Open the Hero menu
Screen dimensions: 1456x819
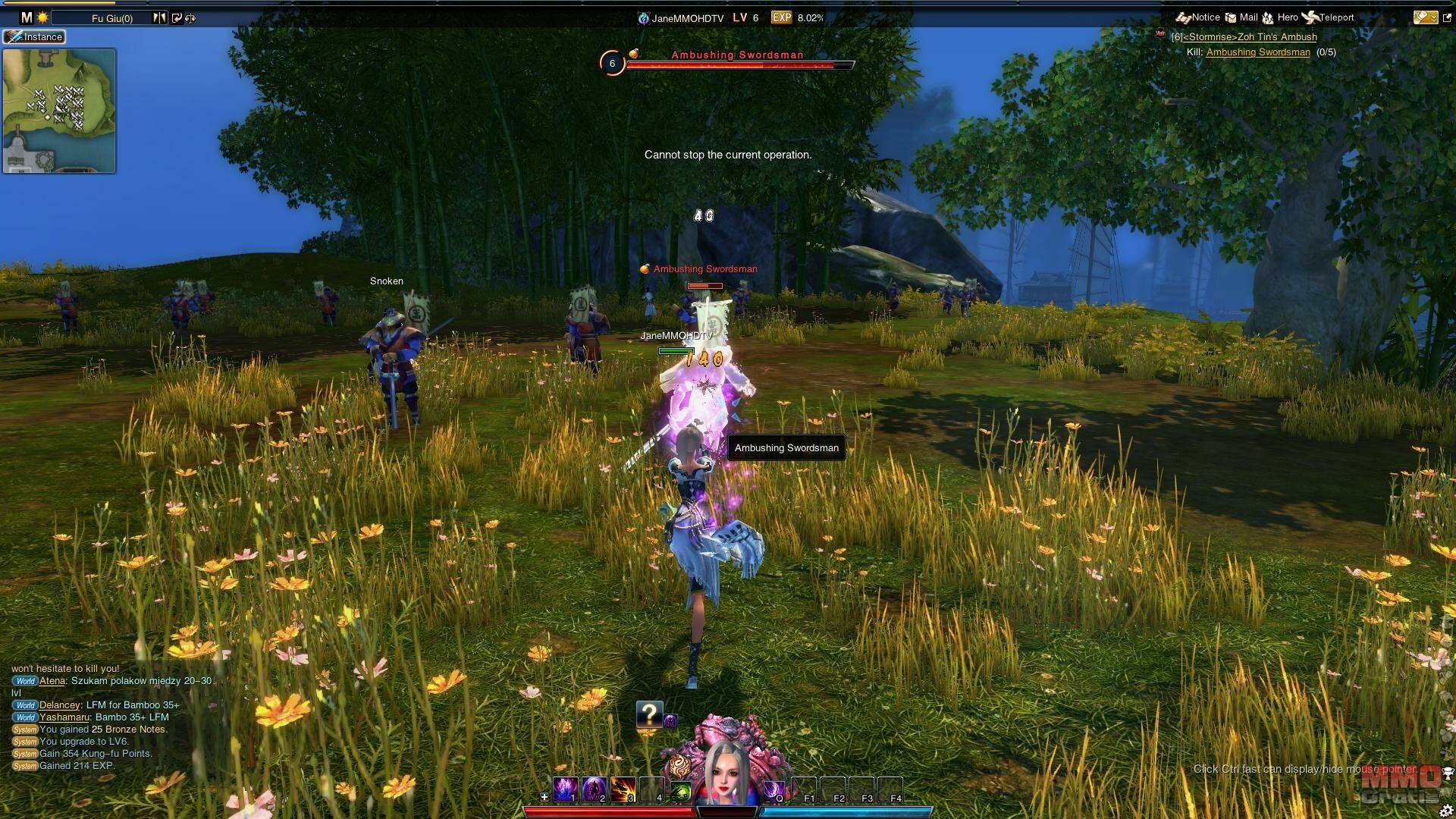1280,17
